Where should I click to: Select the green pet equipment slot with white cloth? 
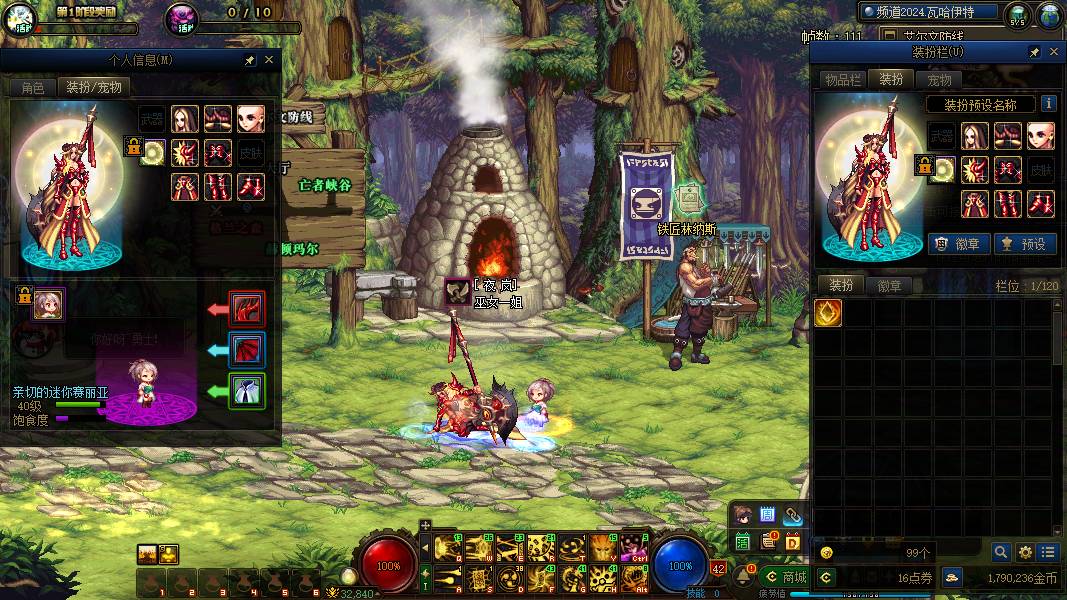(247, 389)
